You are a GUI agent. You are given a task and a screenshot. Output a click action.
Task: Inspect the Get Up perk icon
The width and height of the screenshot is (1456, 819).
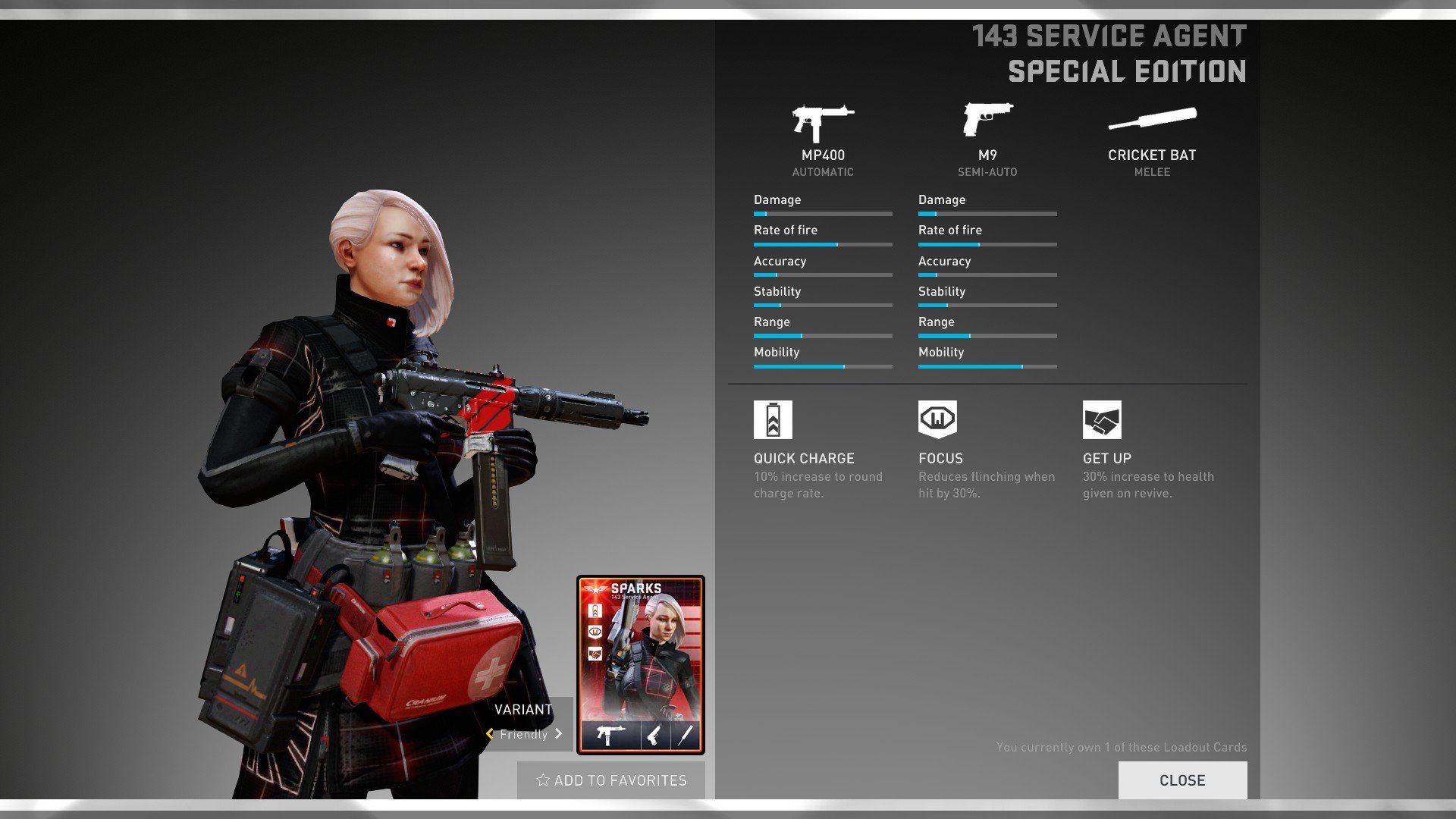pyautogui.click(x=1102, y=419)
